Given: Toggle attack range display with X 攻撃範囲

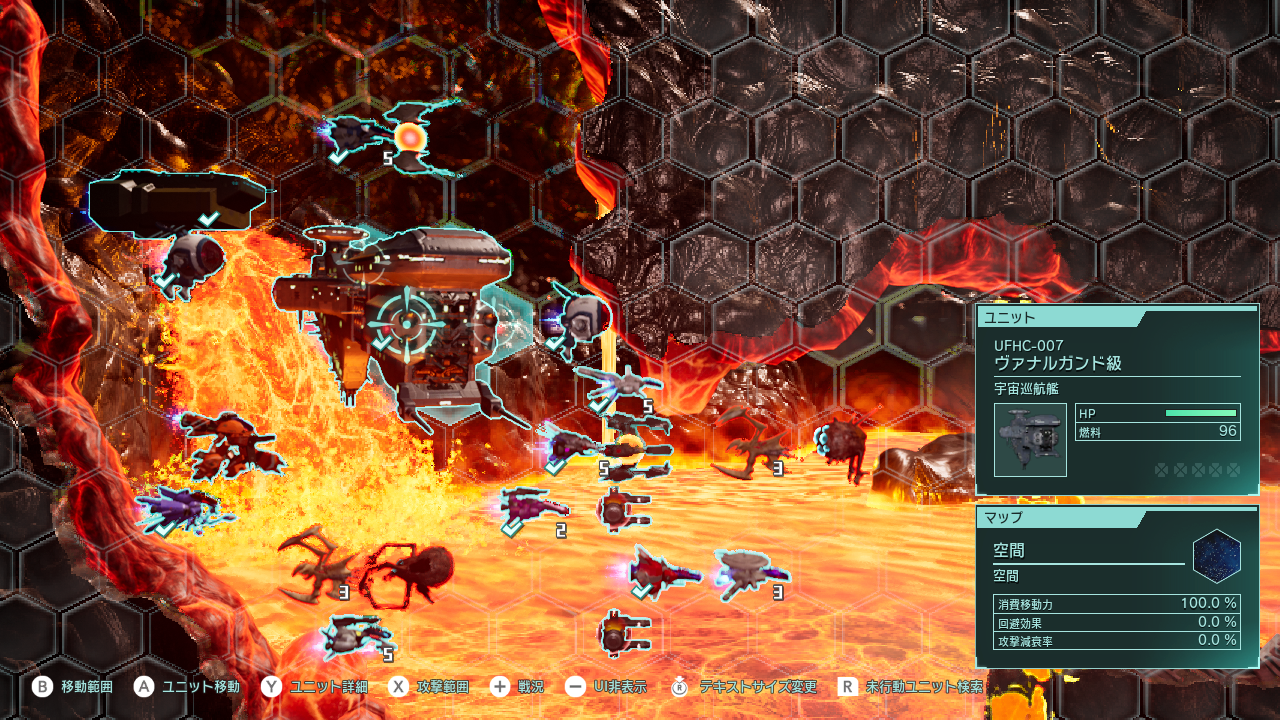Looking at the screenshot, I should pyautogui.click(x=398, y=687).
